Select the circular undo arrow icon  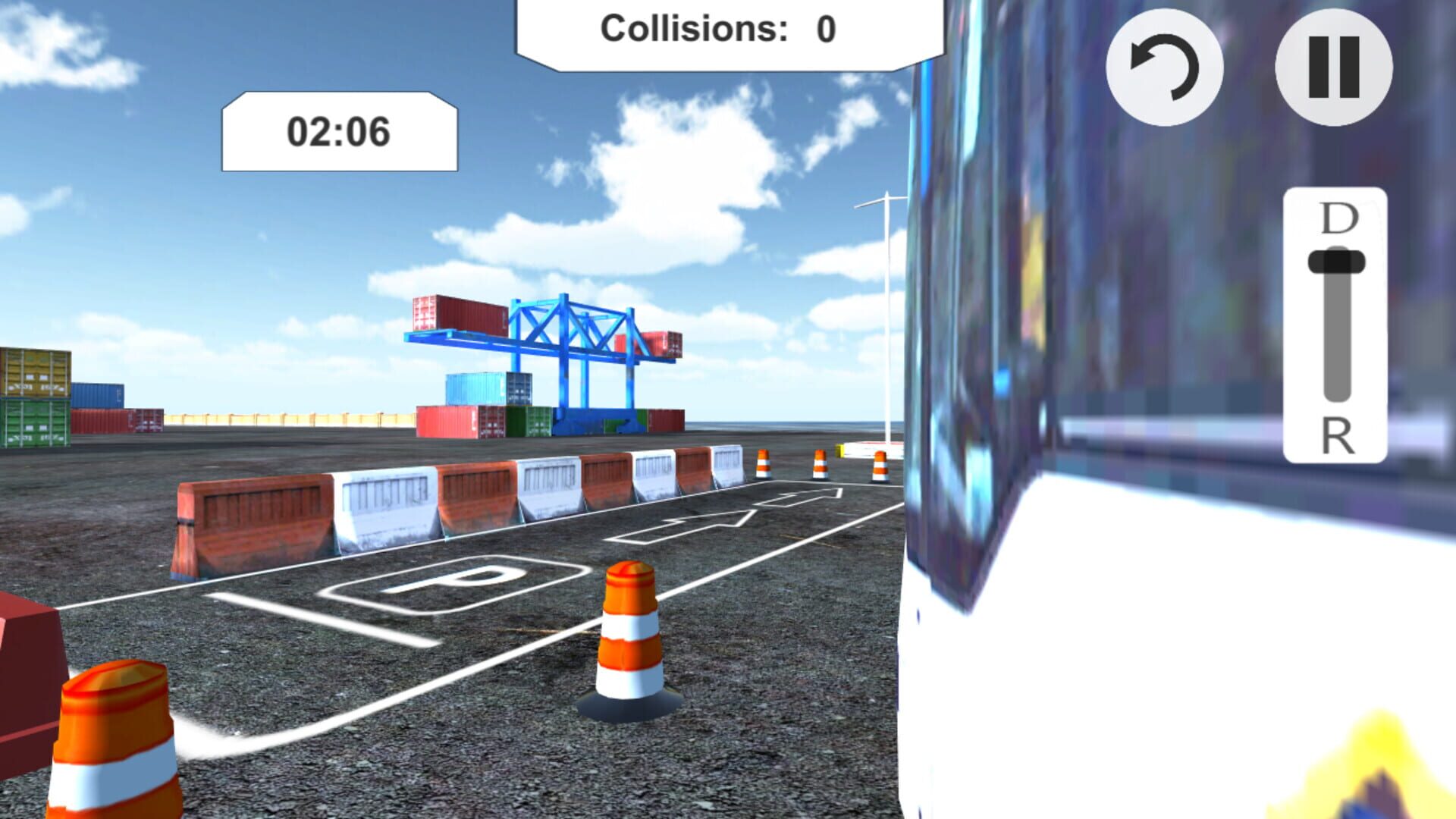coord(1166,68)
